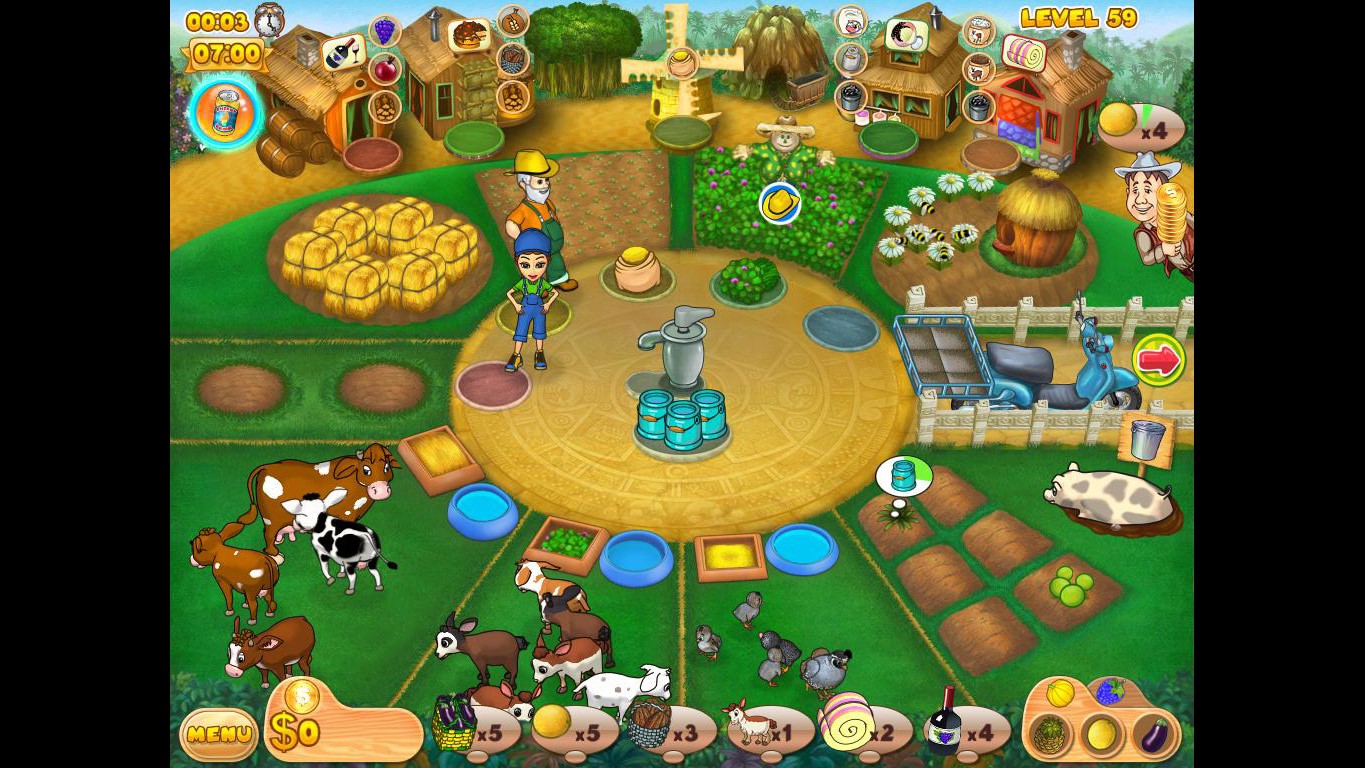1365x768 pixels.
Task: Click the water pump in the center
Action: tap(684, 350)
